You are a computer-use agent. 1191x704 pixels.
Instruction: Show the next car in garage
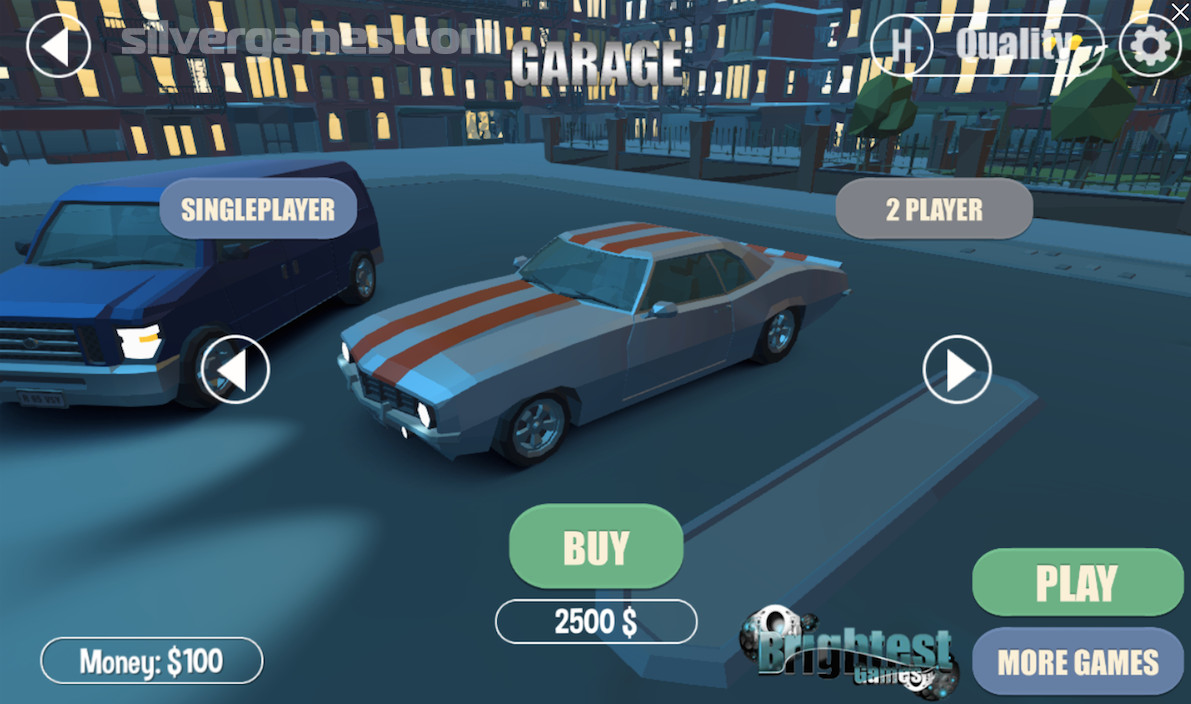click(957, 370)
